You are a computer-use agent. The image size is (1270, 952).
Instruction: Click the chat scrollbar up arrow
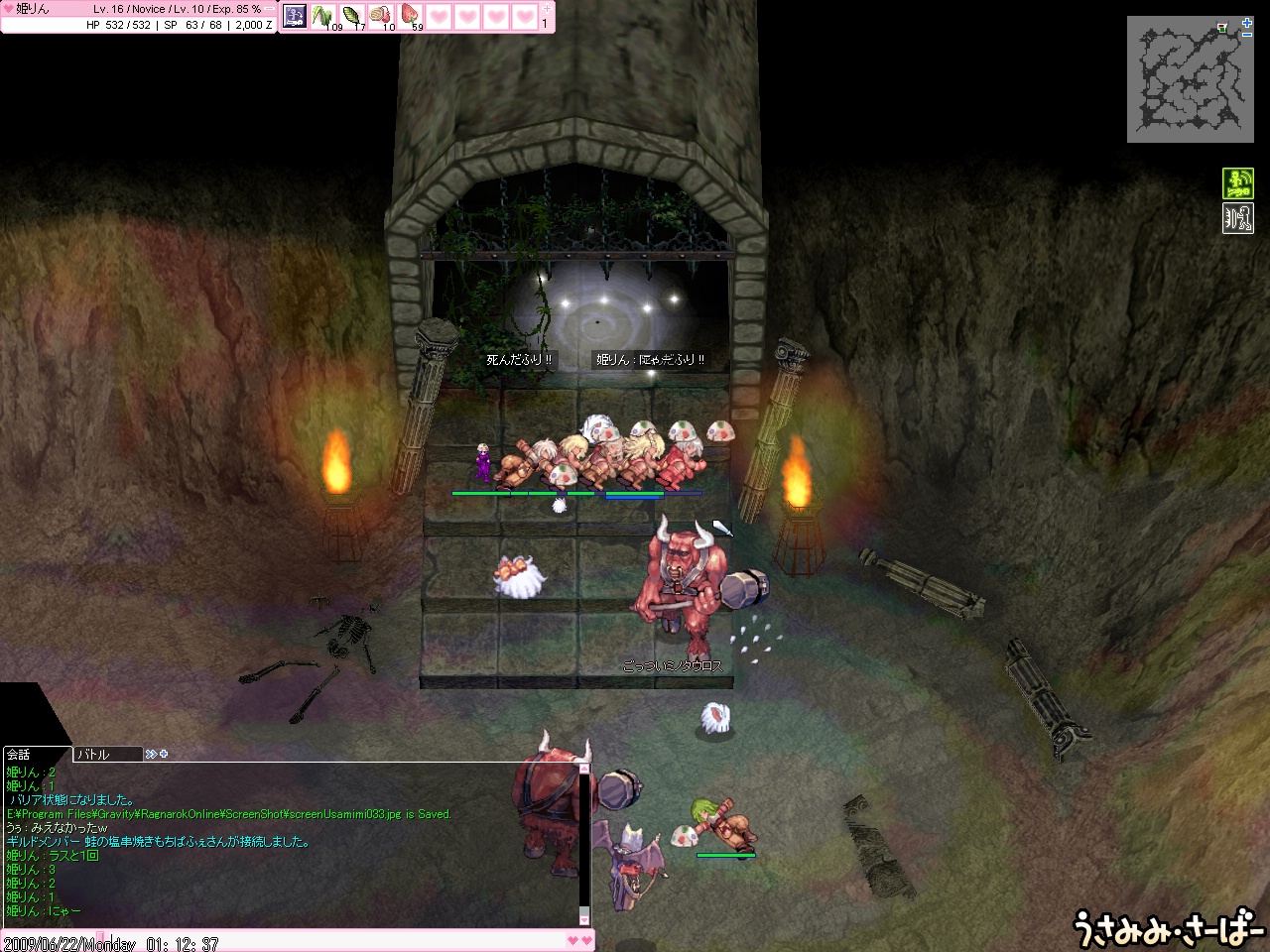coord(584,769)
